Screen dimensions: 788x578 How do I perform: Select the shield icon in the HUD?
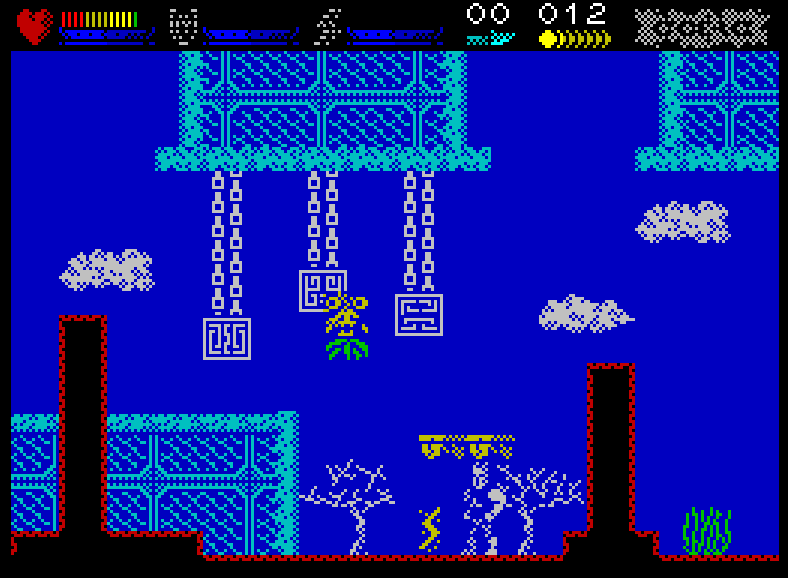pyautogui.click(x=183, y=25)
